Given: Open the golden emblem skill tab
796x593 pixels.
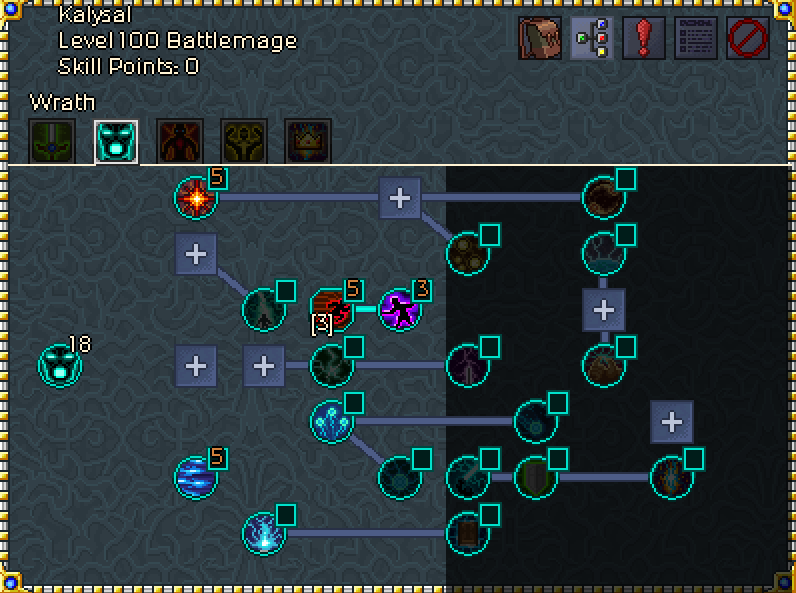Looking at the screenshot, I should coord(244,141).
